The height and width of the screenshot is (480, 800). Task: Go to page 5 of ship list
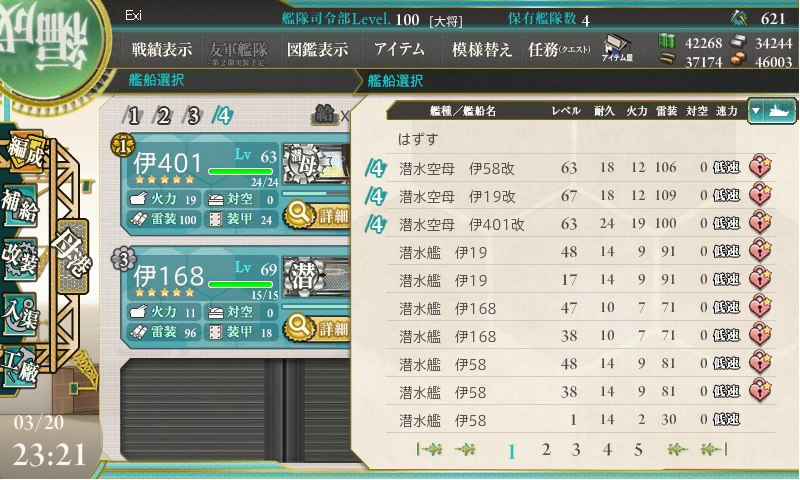[x=638, y=450]
